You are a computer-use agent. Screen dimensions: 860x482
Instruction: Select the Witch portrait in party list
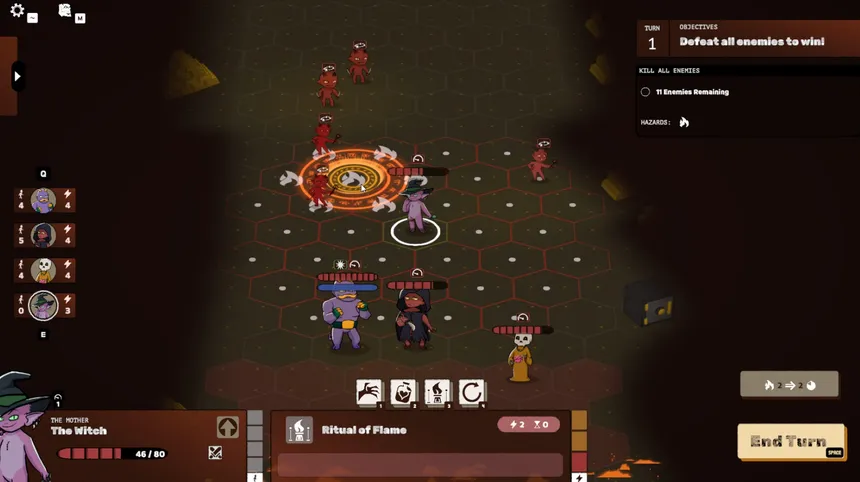pyautogui.click(x=43, y=305)
